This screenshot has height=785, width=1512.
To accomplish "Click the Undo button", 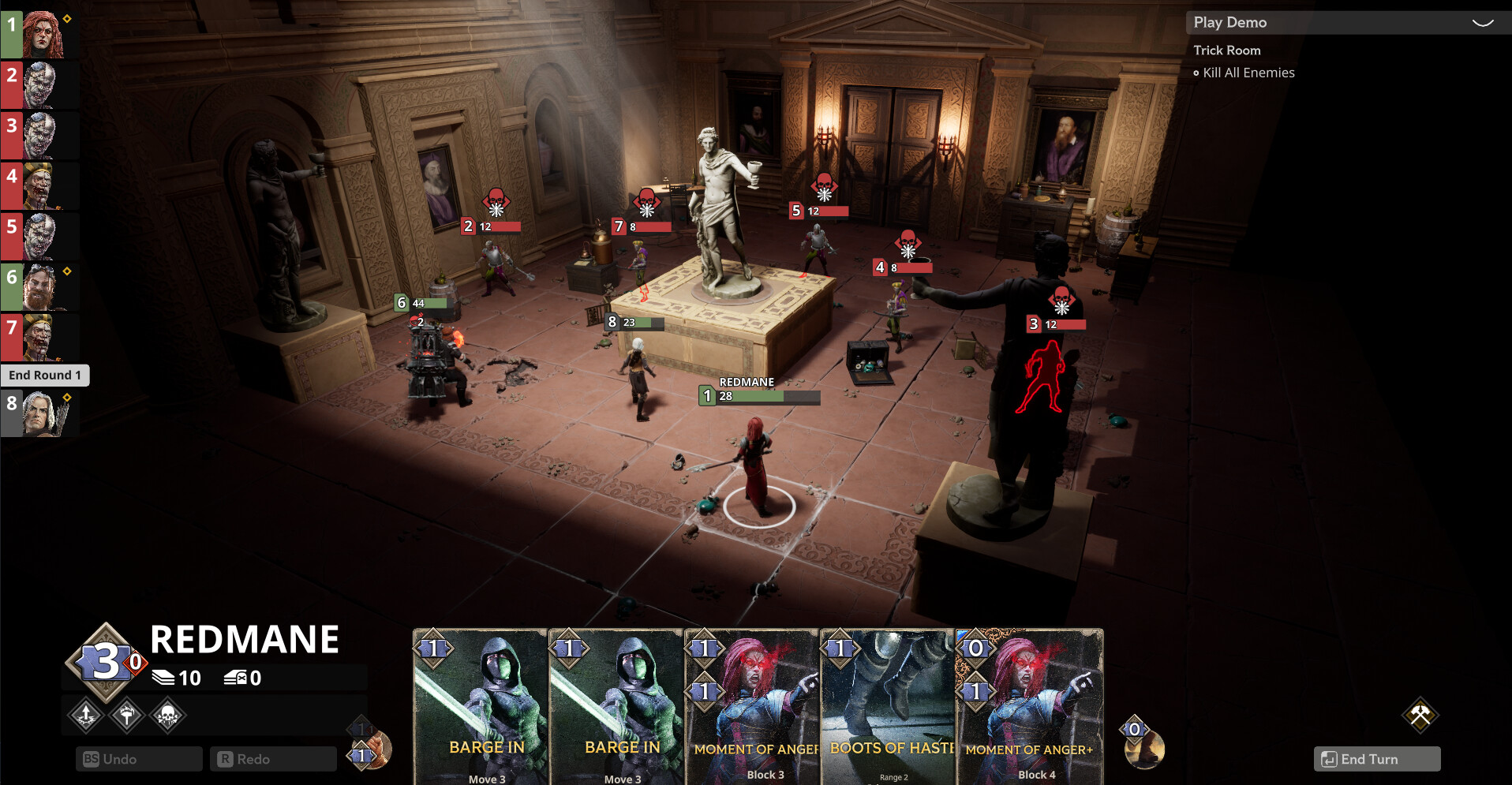I will [x=139, y=759].
